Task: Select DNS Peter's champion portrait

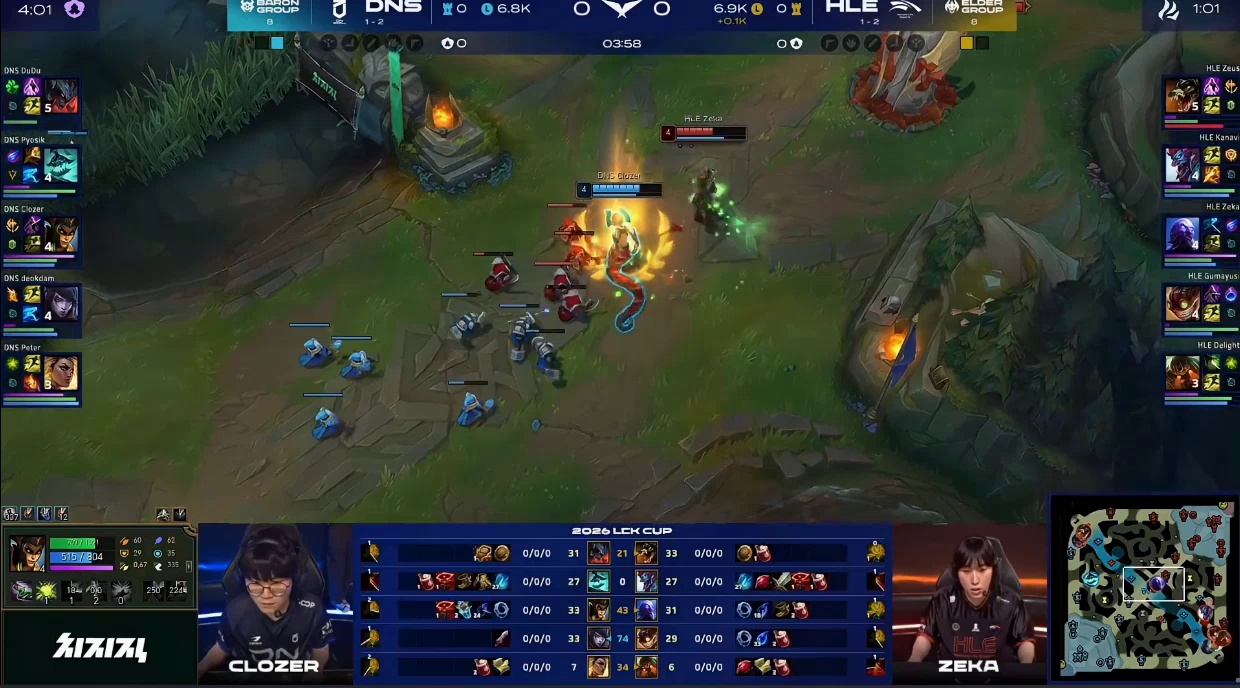Action: click(61, 373)
